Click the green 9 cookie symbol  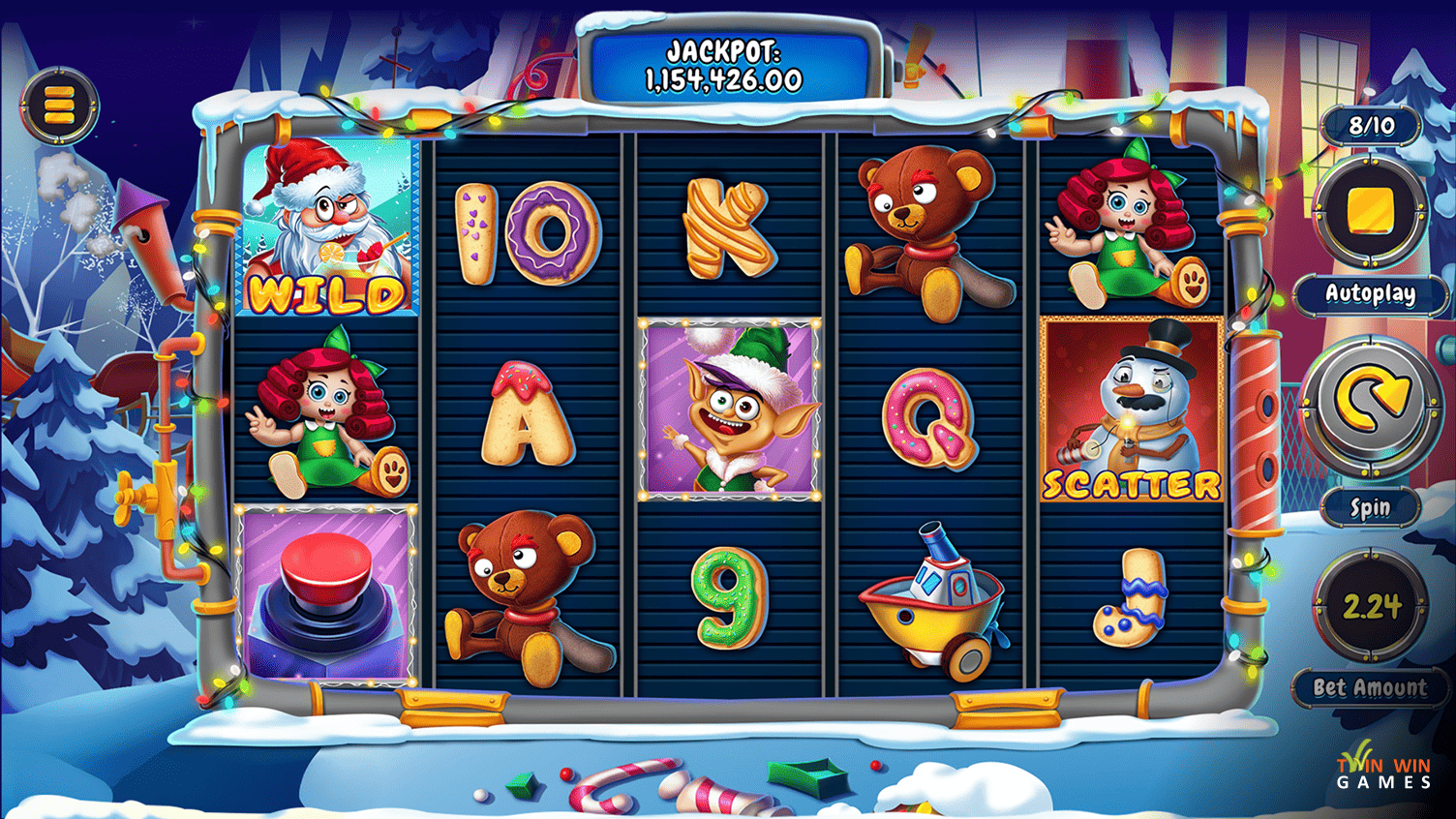pyautogui.click(x=730, y=600)
